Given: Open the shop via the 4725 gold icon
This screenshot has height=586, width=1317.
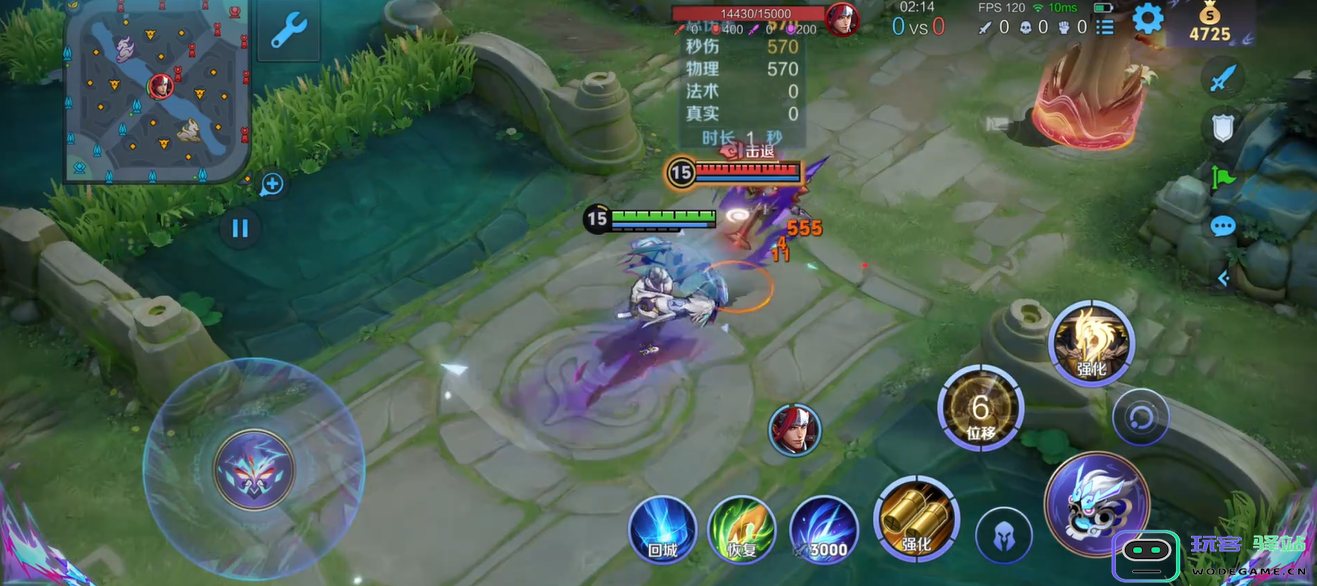Looking at the screenshot, I should click(1209, 23).
